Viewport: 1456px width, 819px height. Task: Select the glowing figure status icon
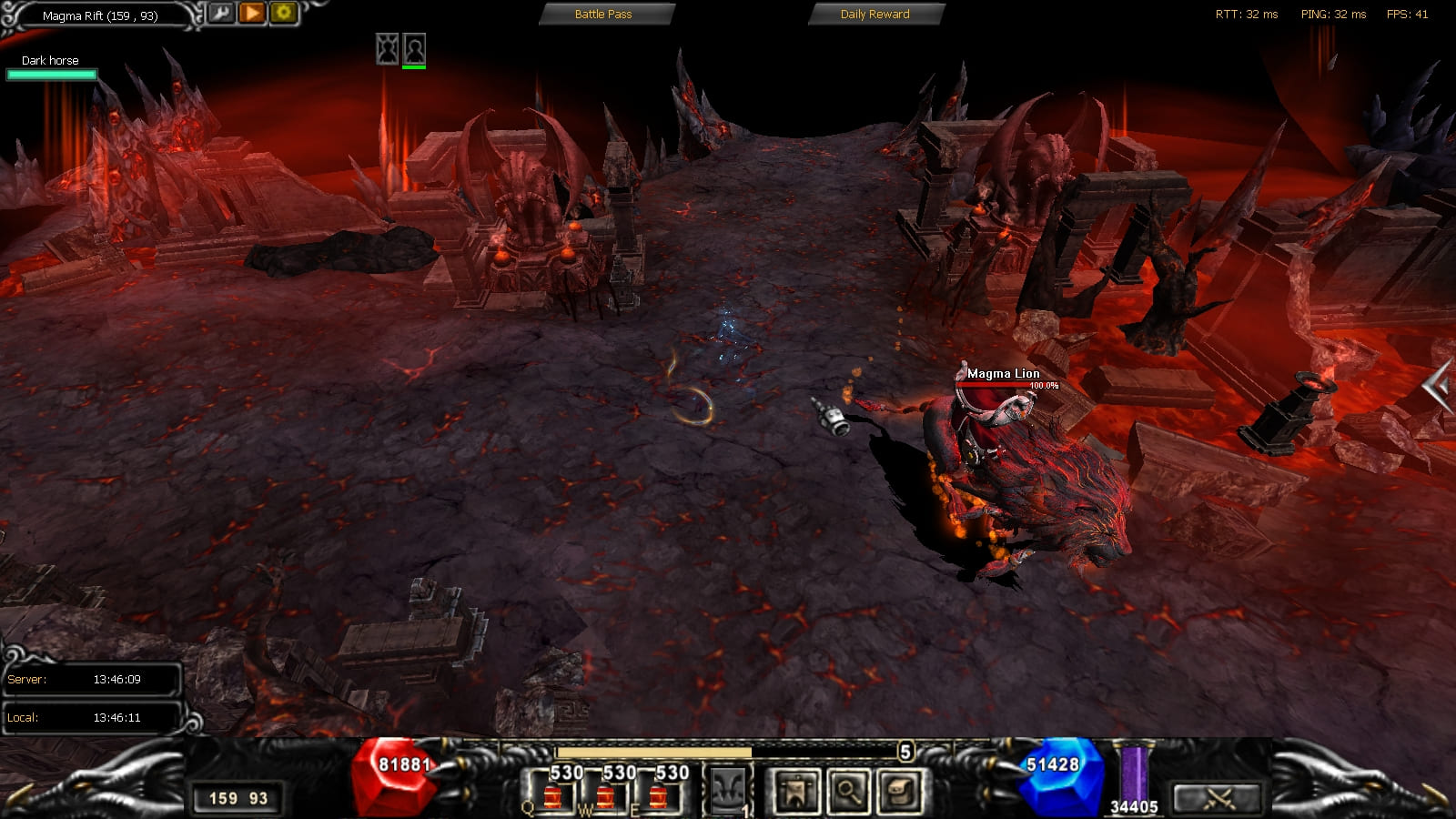pyautogui.click(x=388, y=48)
